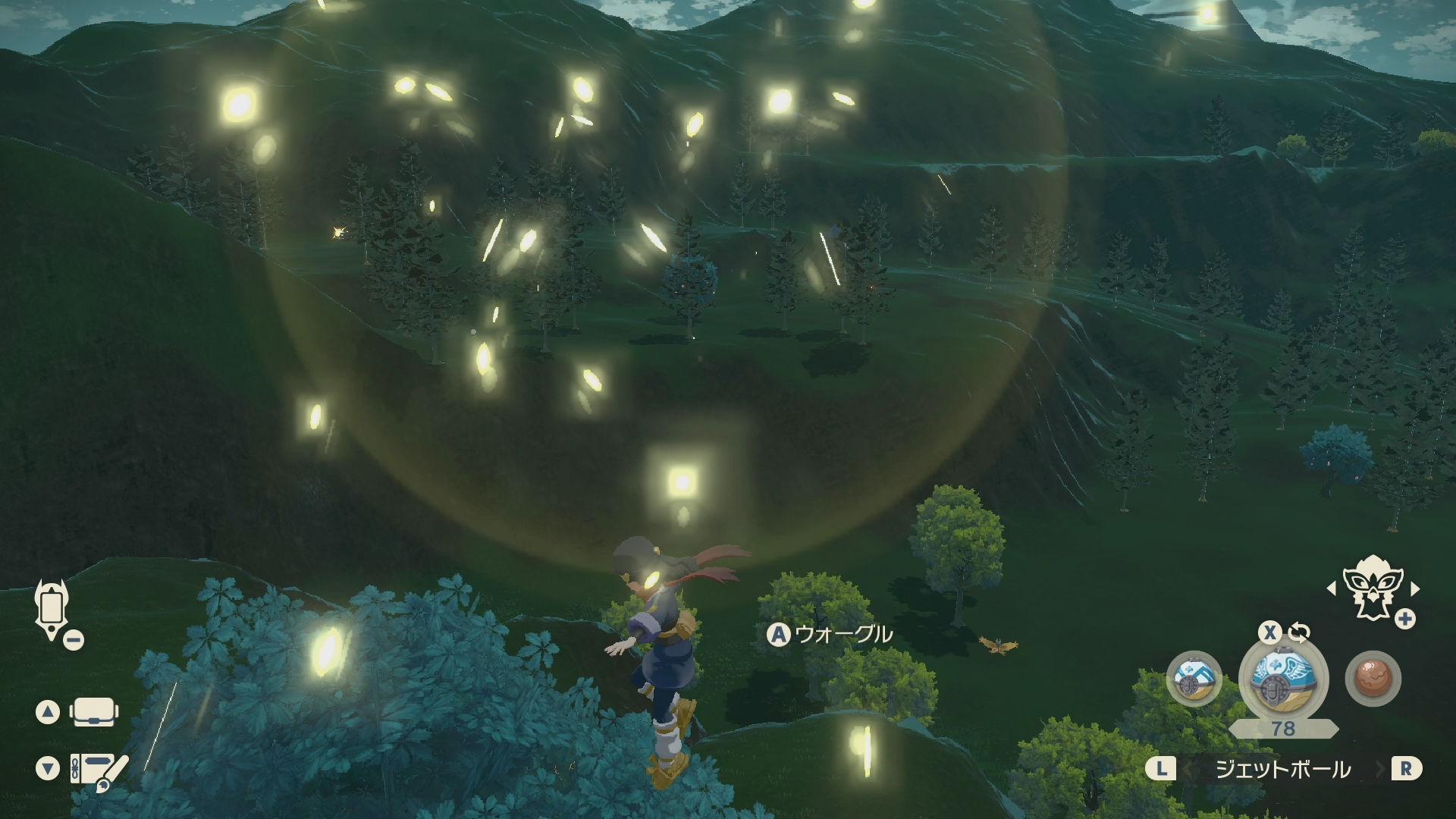Open the satchel bag icon
The width and height of the screenshot is (1456, 819).
click(93, 712)
